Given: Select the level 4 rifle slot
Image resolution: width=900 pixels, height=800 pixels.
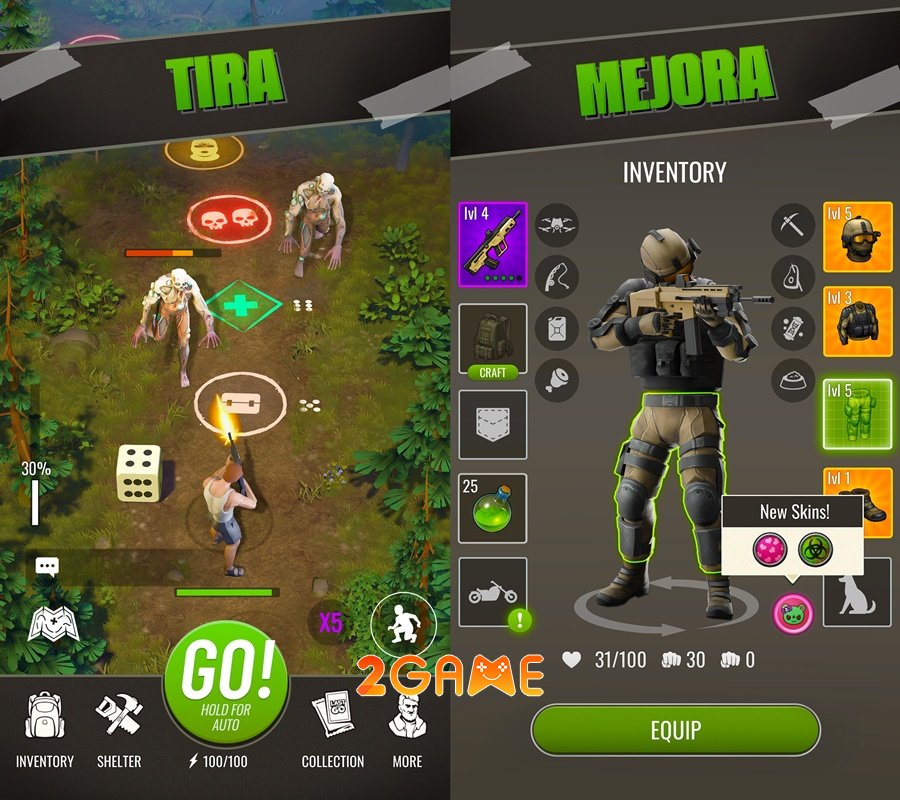Looking at the screenshot, I should tap(492, 243).
